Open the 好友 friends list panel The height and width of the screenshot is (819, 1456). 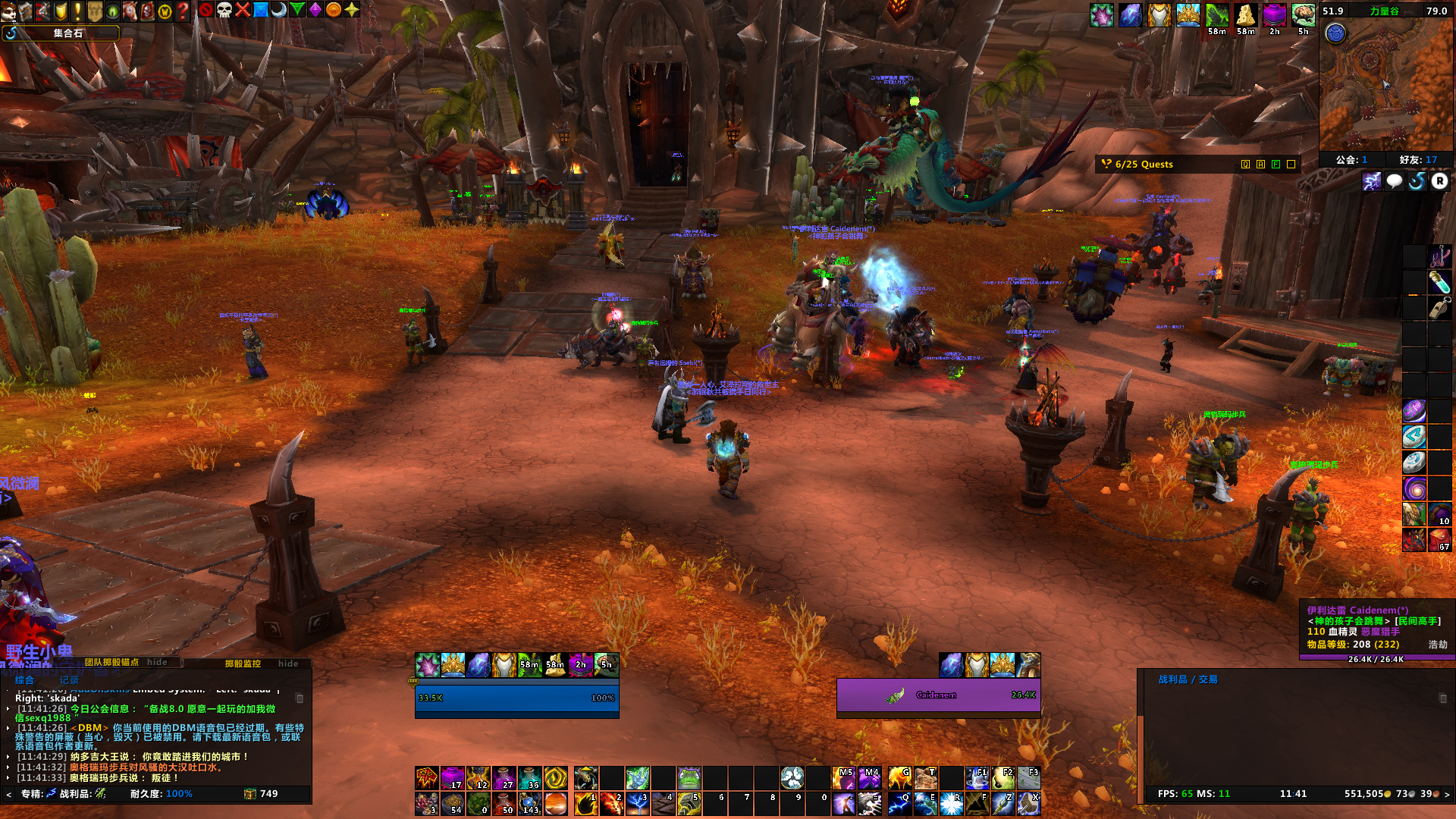(x=1417, y=160)
